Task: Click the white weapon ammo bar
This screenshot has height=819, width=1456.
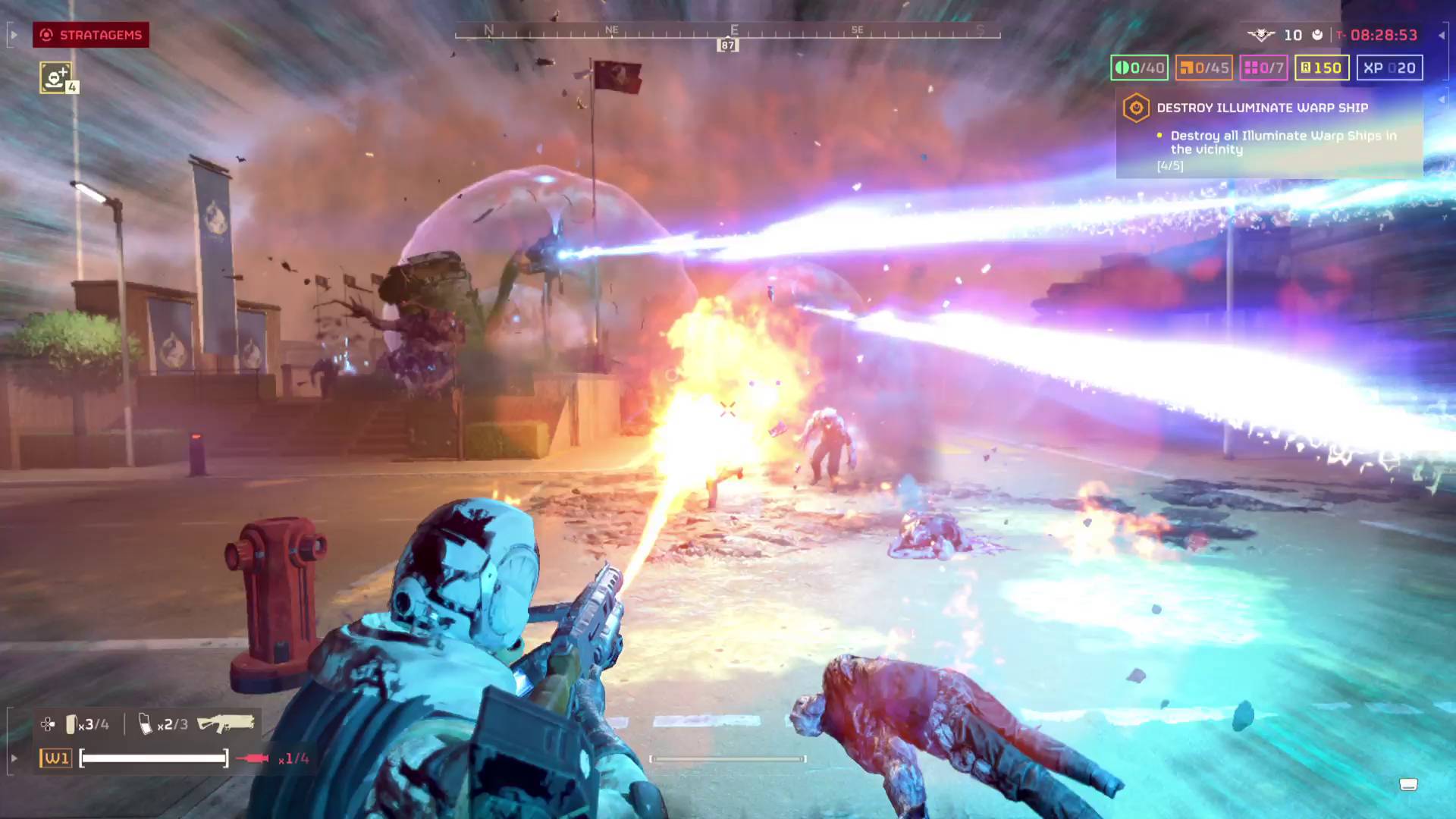Action: 152,757
